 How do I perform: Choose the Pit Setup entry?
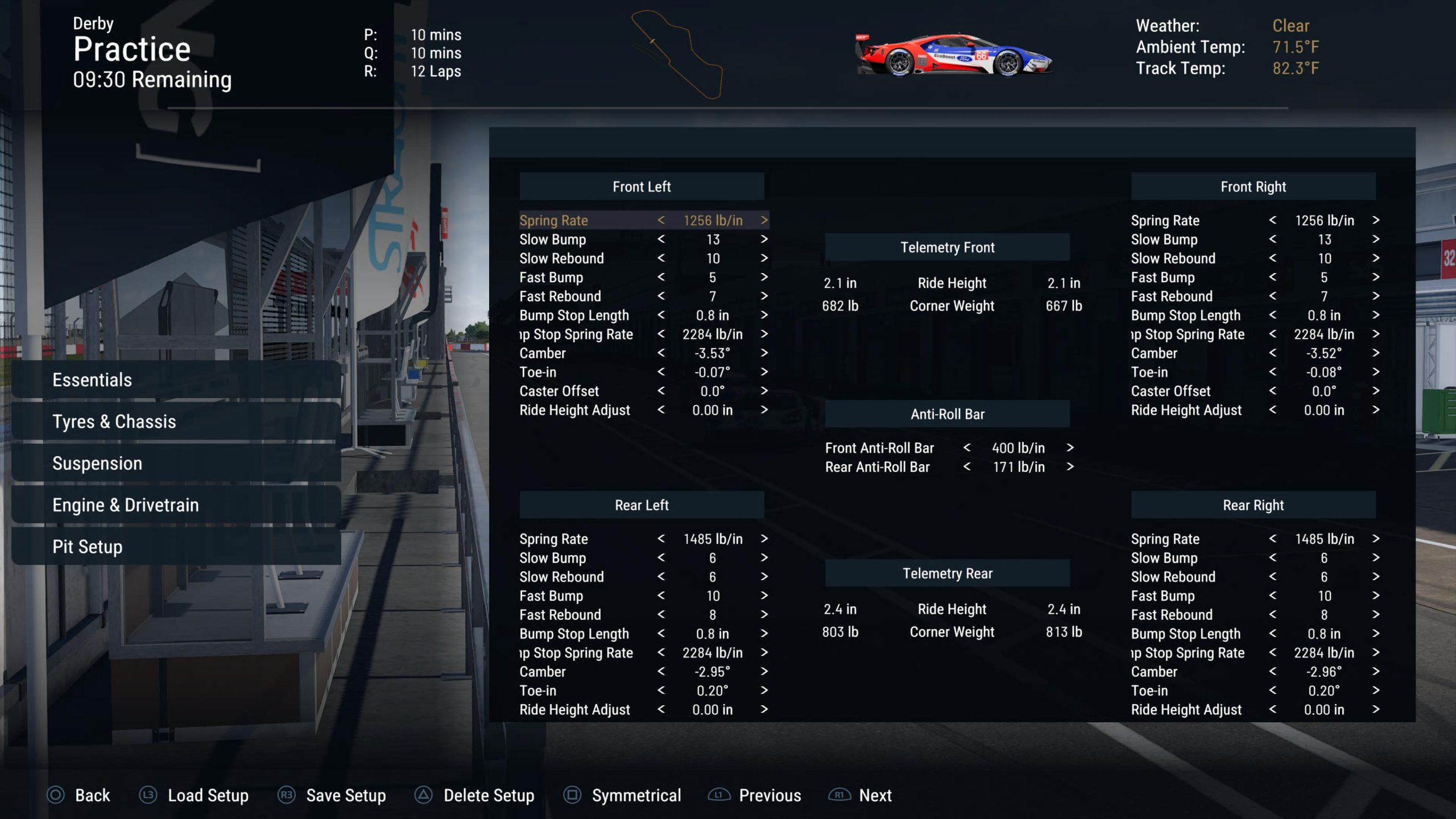[176, 547]
